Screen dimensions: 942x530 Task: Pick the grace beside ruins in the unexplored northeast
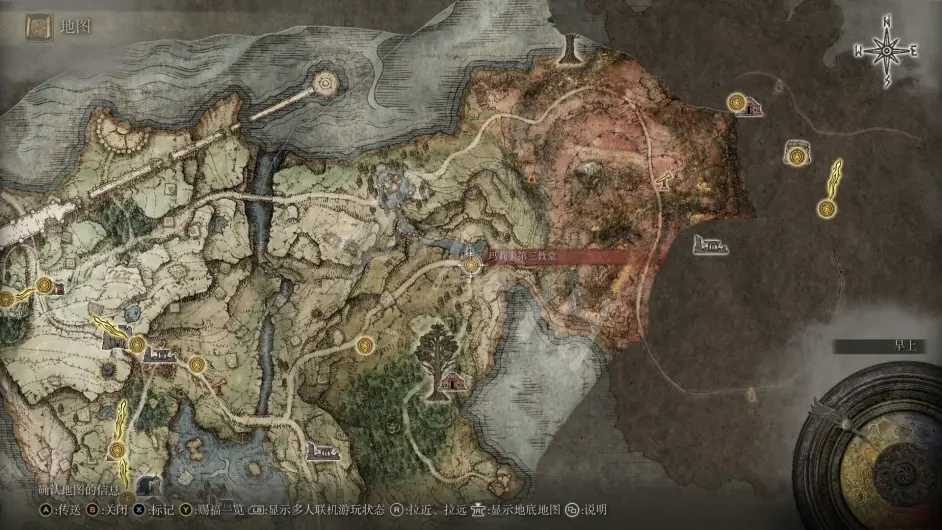tap(737, 102)
